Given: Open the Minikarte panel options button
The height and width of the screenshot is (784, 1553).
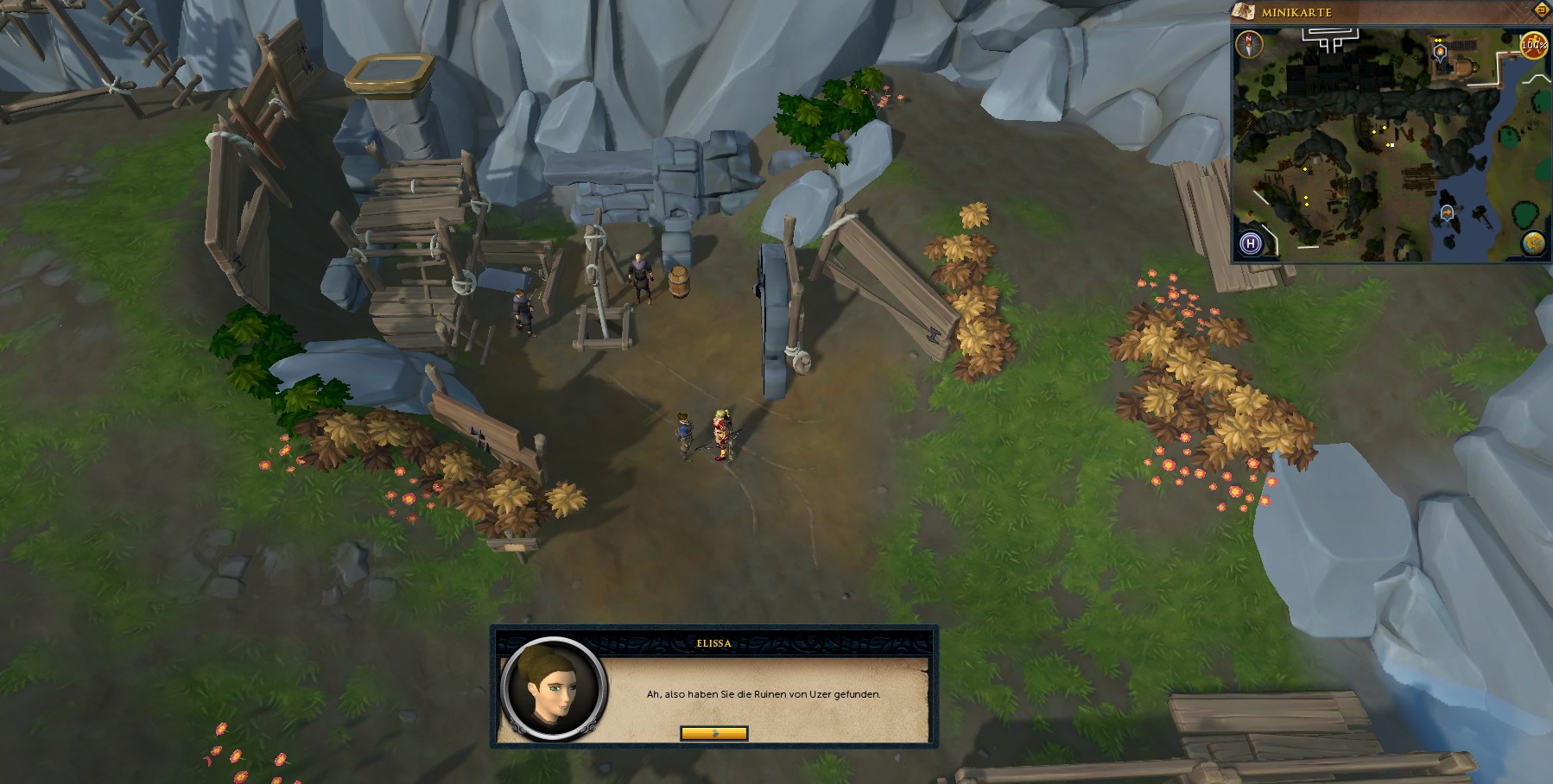Looking at the screenshot, I should [1543, 10].
